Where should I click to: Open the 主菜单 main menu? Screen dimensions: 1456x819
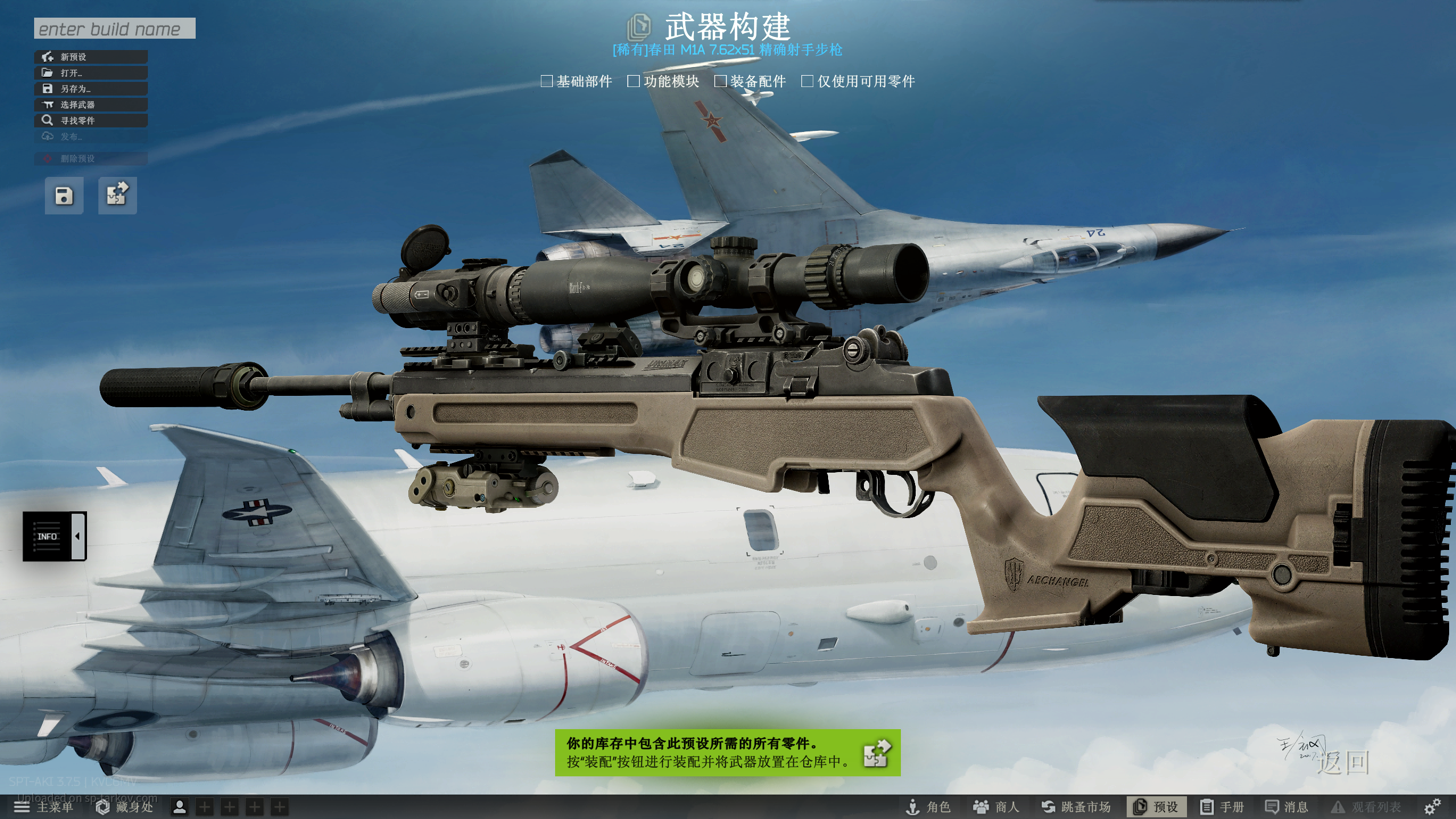[x=44, y=807]
